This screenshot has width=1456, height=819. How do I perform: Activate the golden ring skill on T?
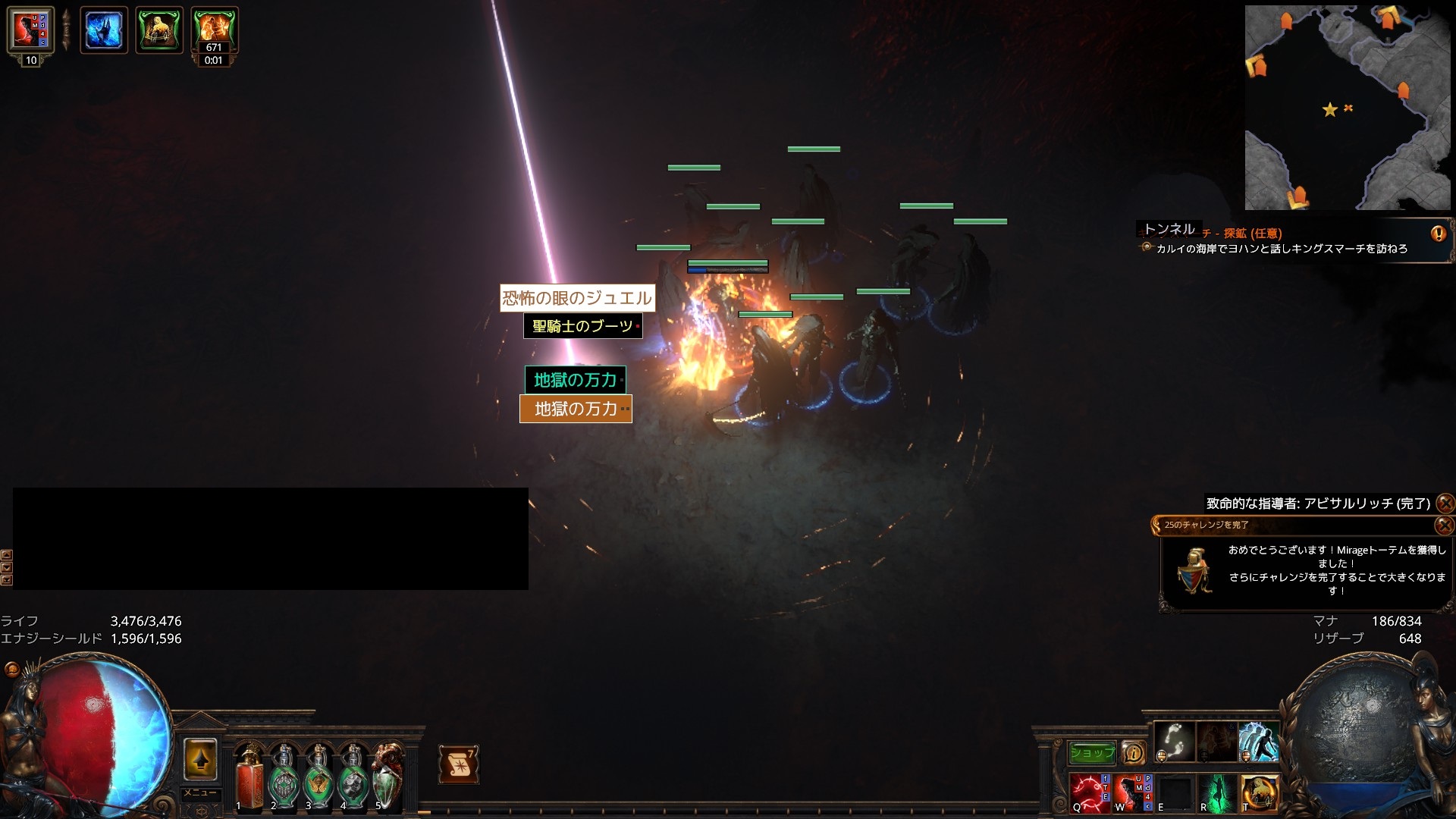click(1259, 792)
